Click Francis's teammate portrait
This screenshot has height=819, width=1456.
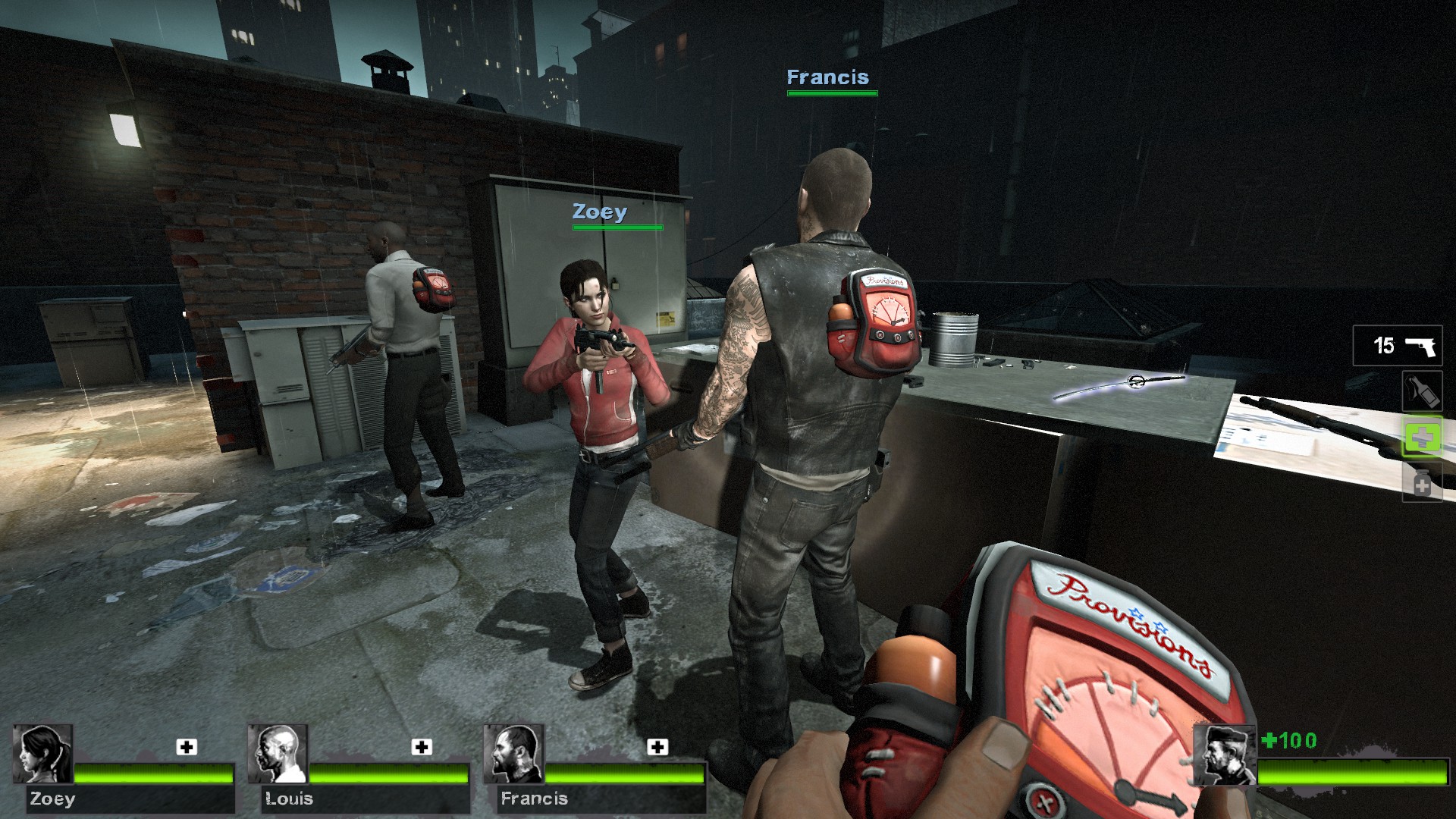point(513,754)
